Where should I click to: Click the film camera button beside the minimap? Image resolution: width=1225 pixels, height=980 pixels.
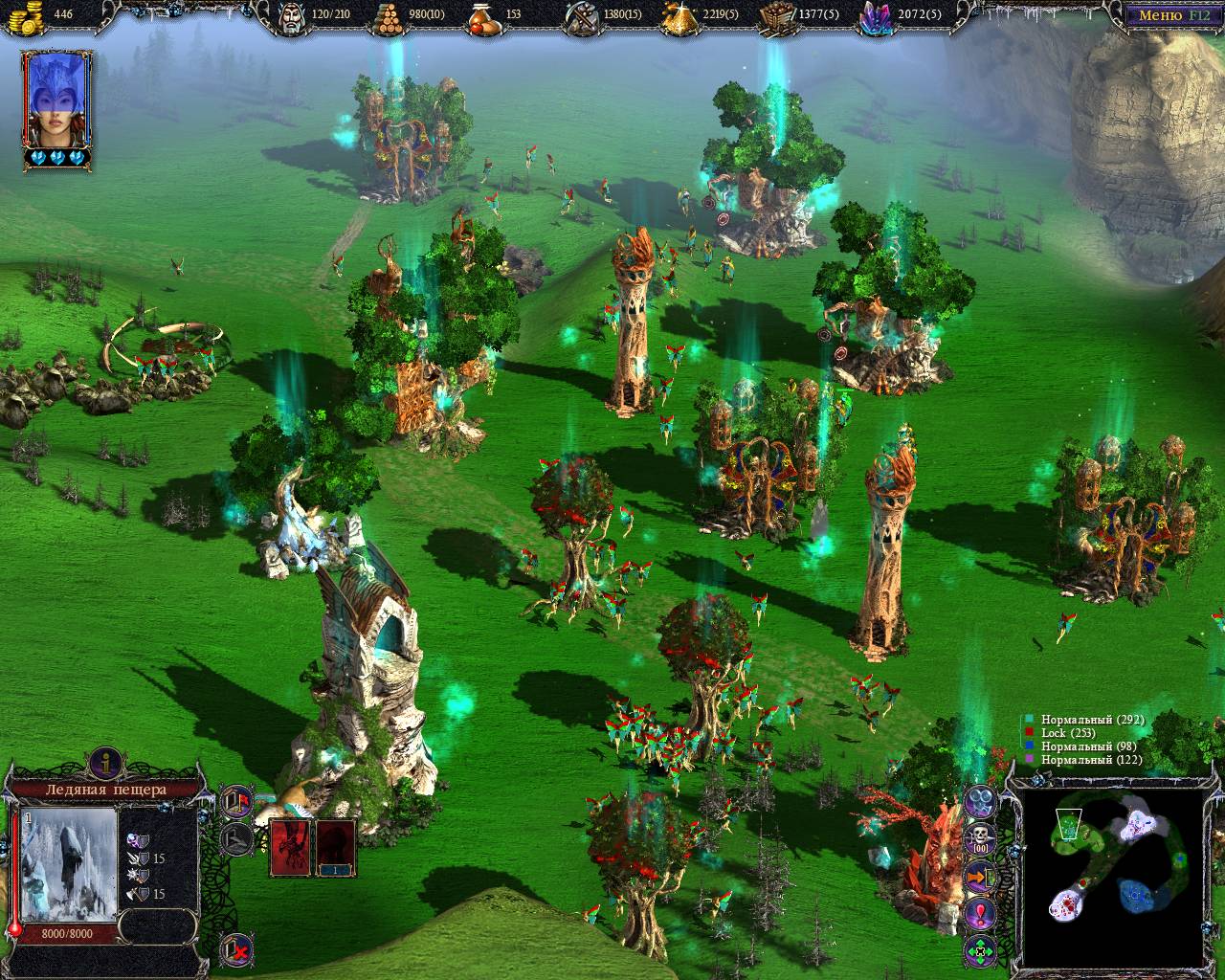tap(980, 800)
